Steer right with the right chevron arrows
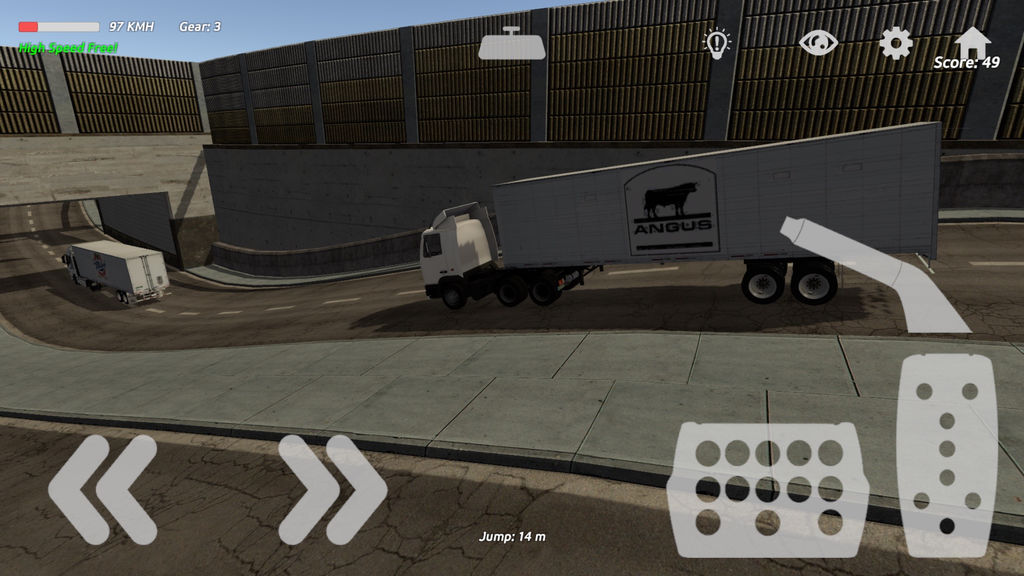 [x=332, y=489]
